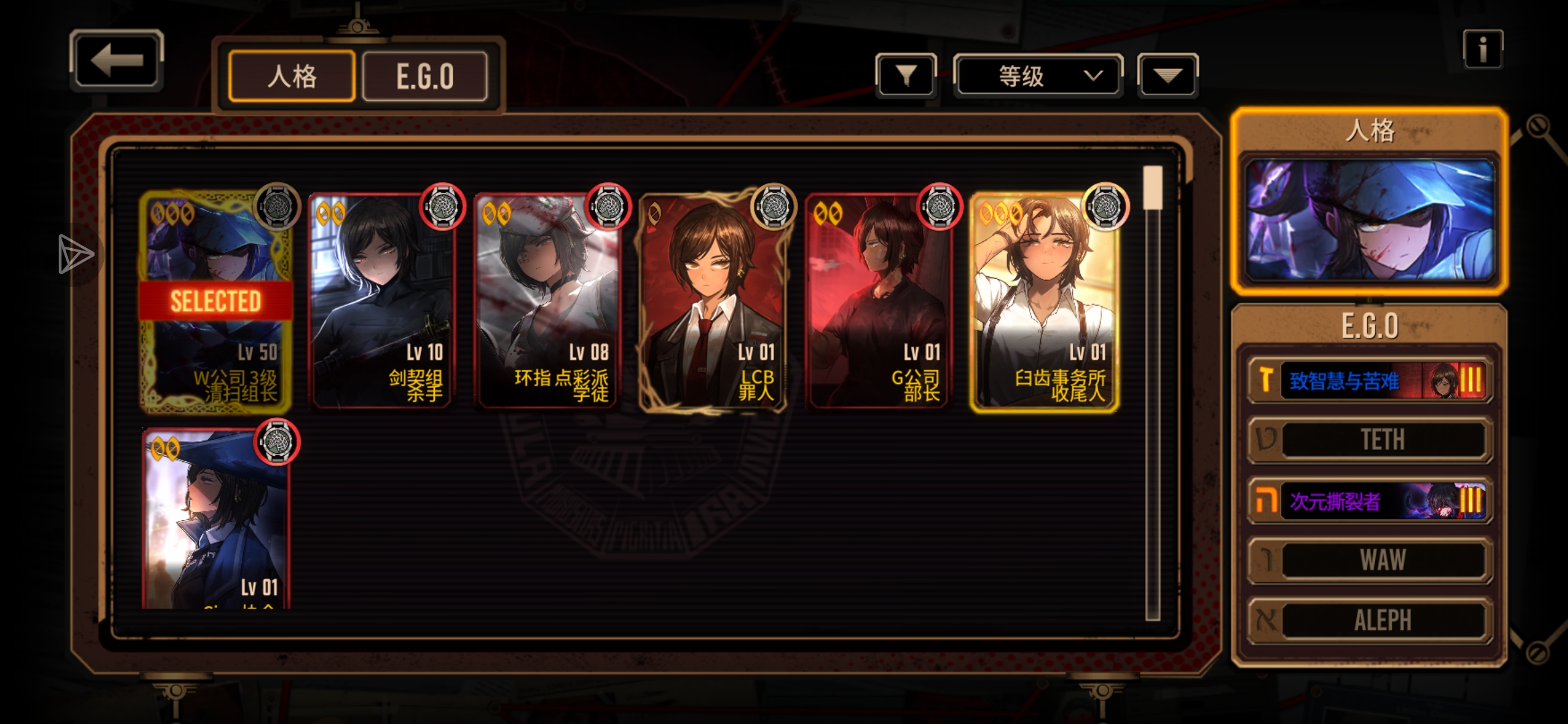Go back with the arrow button
Image resolution: width=1568 pixels, height=724 pixels.
(x=117, y=61)
